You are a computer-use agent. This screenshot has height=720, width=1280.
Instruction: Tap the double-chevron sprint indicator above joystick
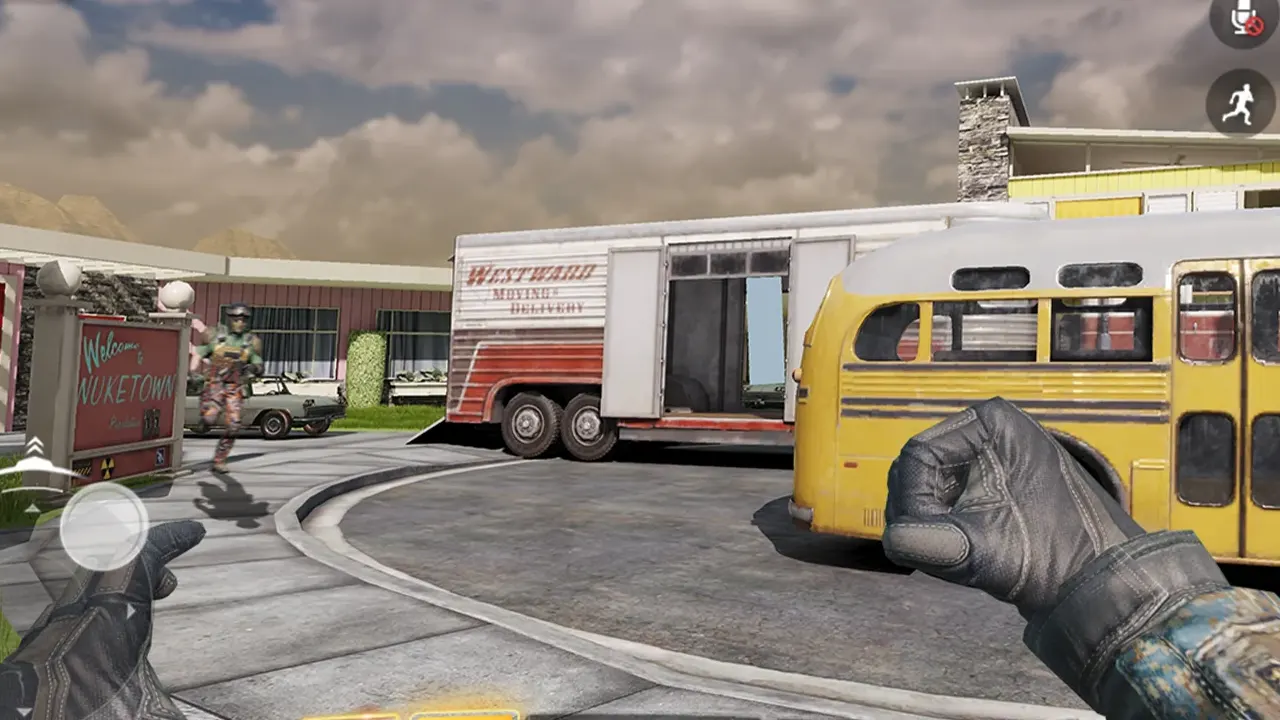point(35,446)
